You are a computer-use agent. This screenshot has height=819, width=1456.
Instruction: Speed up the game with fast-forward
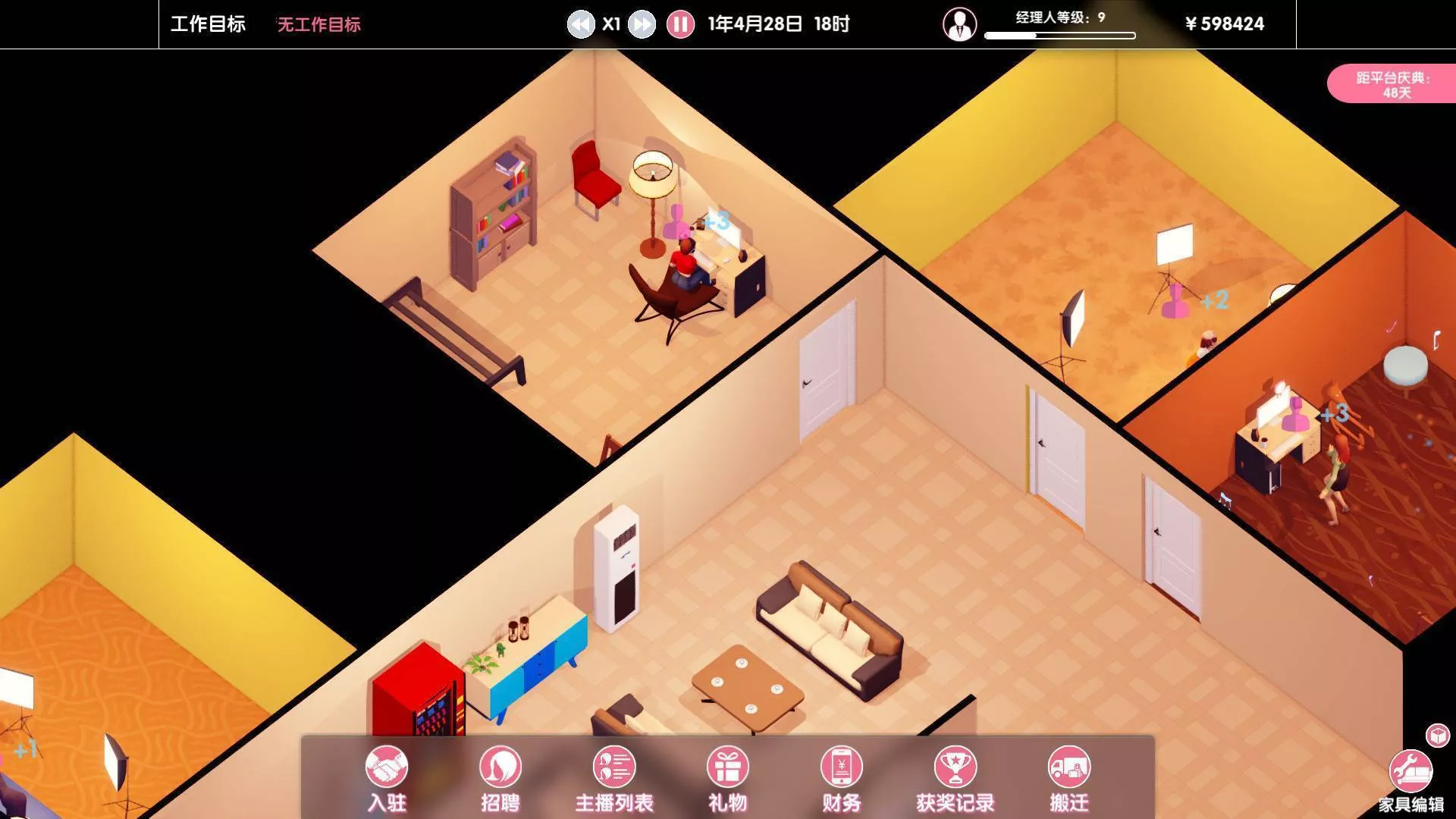(x=642, y=24)
